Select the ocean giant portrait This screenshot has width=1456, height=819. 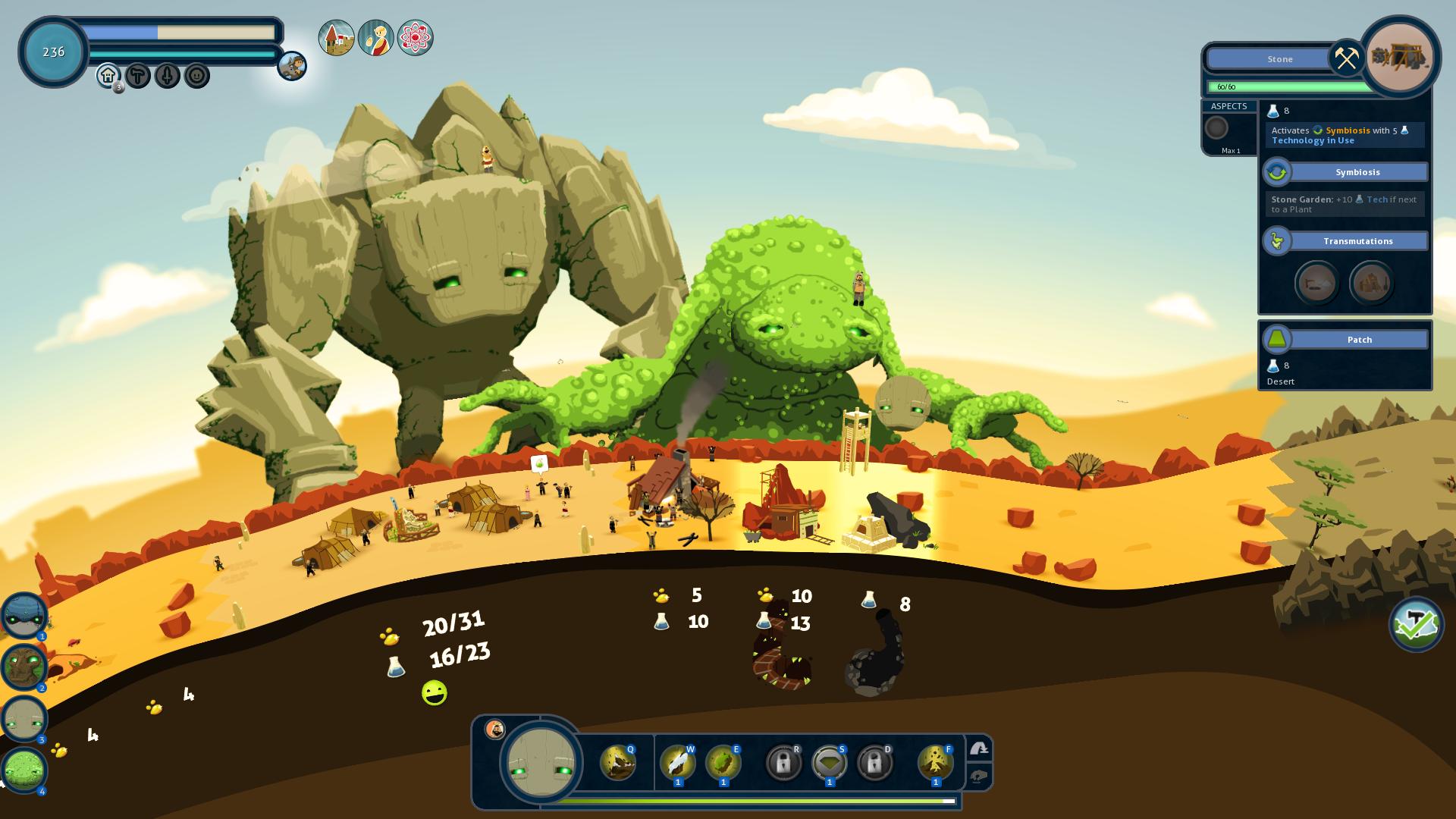(x=24, y=616)
